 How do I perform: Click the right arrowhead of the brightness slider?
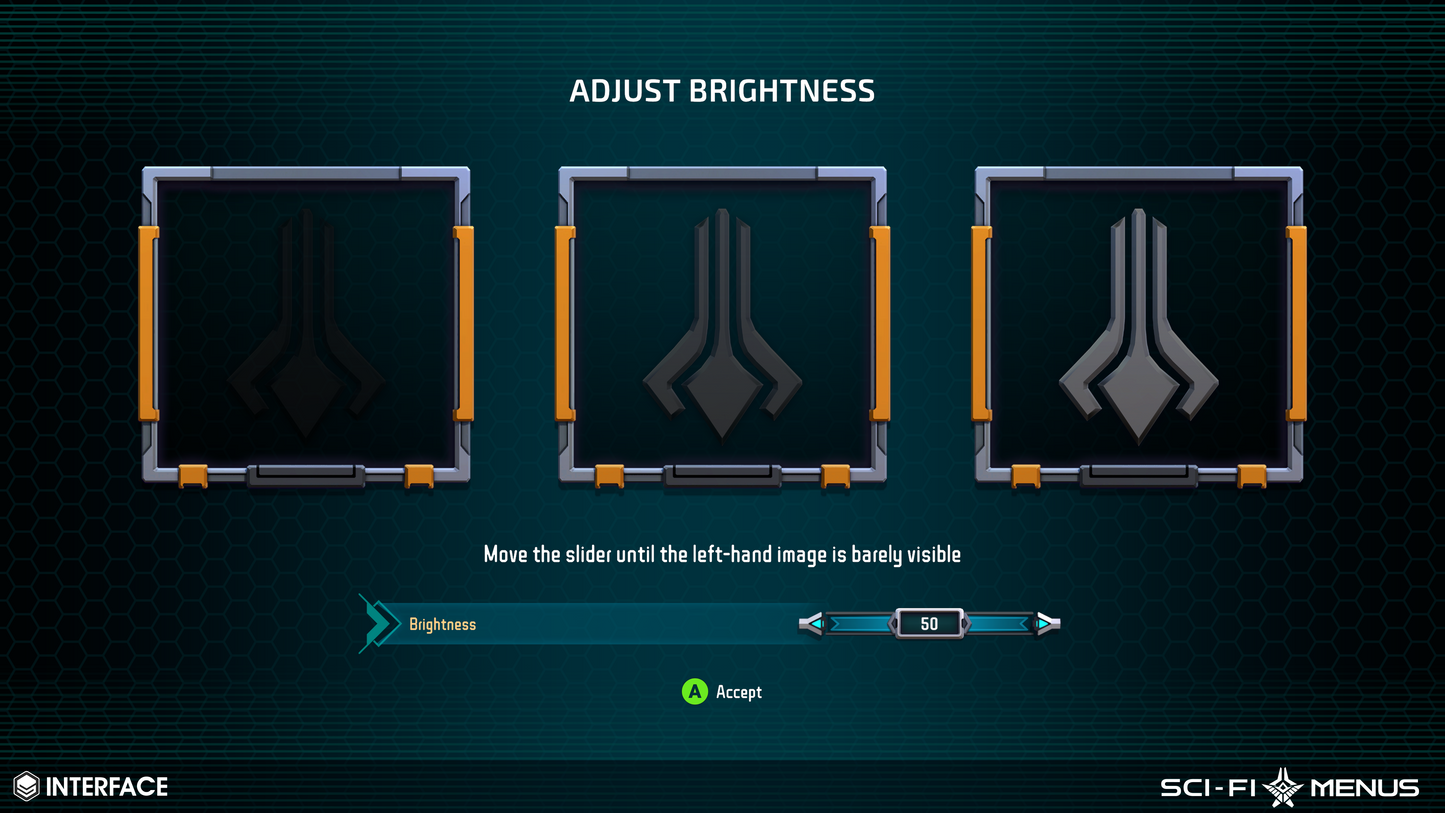(1045, 623)
